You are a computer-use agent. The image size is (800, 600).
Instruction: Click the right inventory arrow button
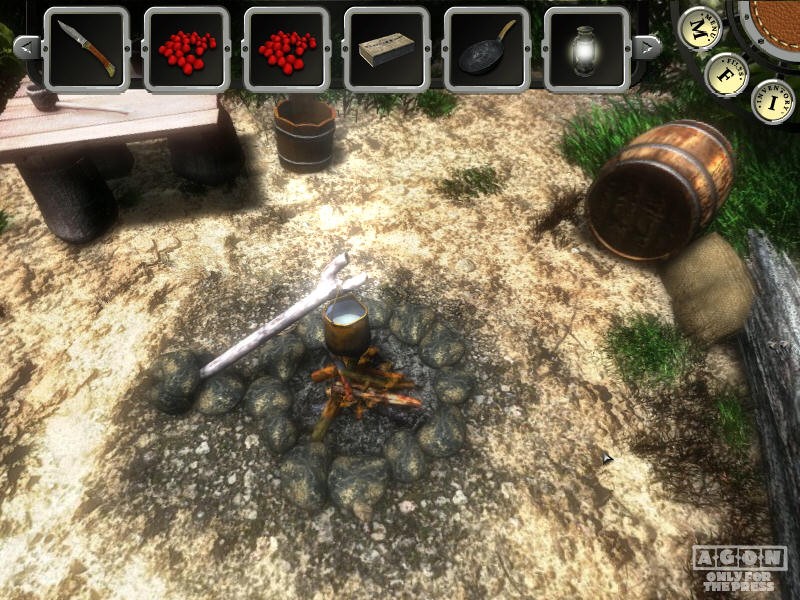coord(648,46)
